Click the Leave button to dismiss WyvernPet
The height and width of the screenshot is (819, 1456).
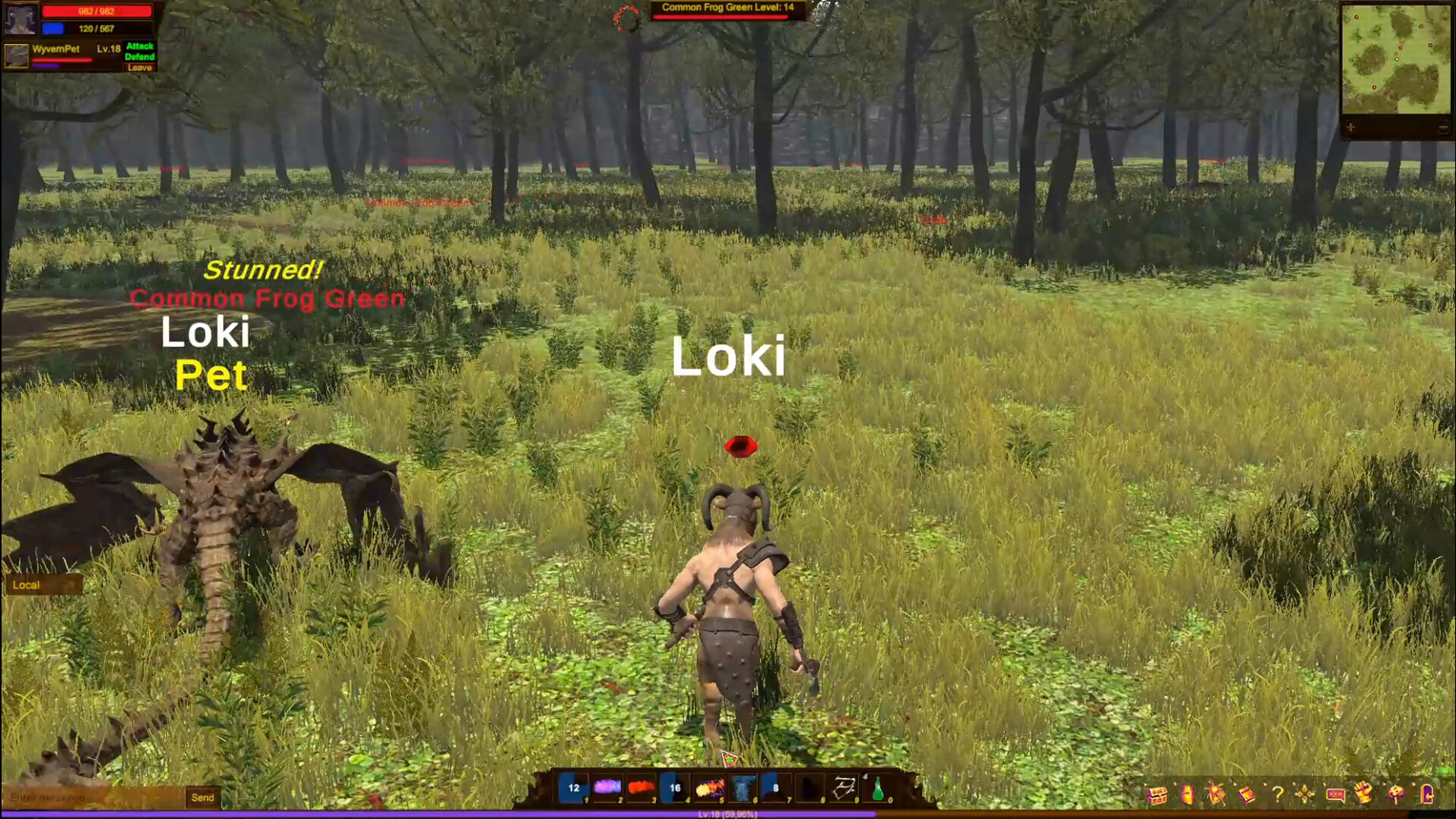pyautogui.click(x=140, y=67)
